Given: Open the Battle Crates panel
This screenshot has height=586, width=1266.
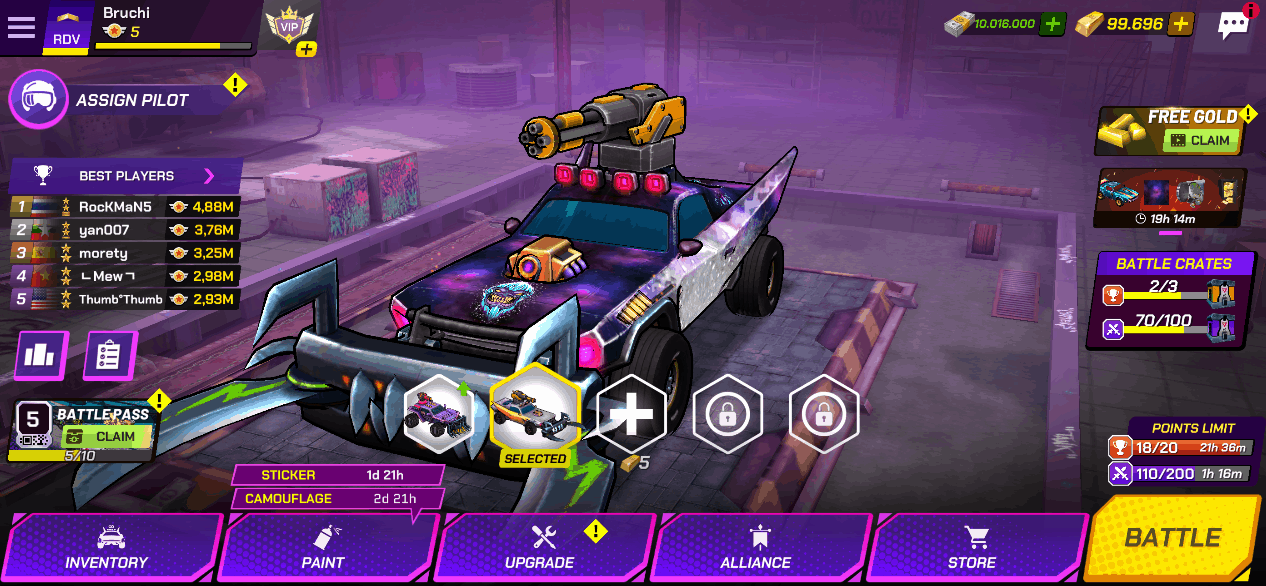Looking at the screenshot, I should [x=1173, y=300].
